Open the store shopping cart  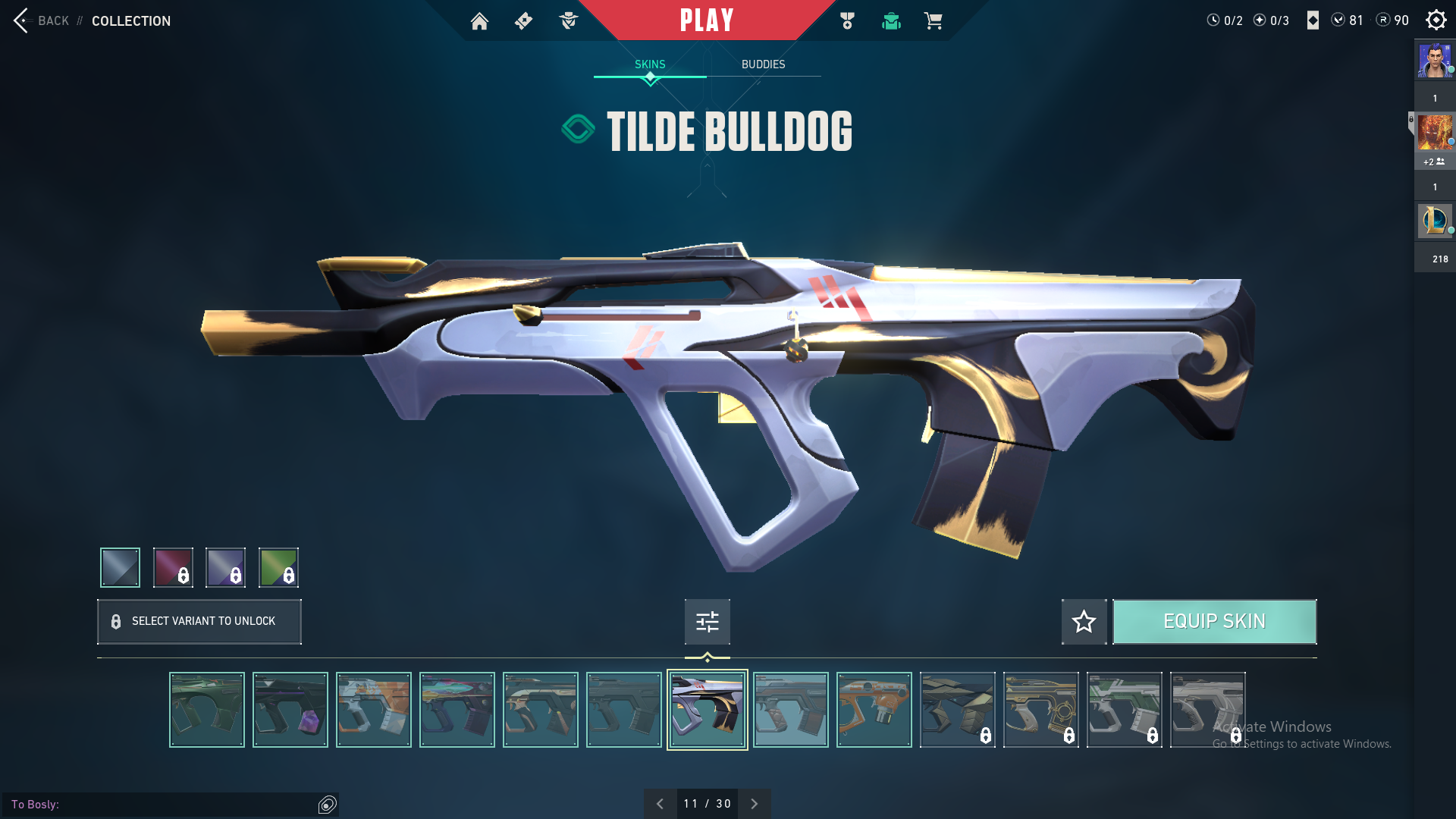pos(934,21)
